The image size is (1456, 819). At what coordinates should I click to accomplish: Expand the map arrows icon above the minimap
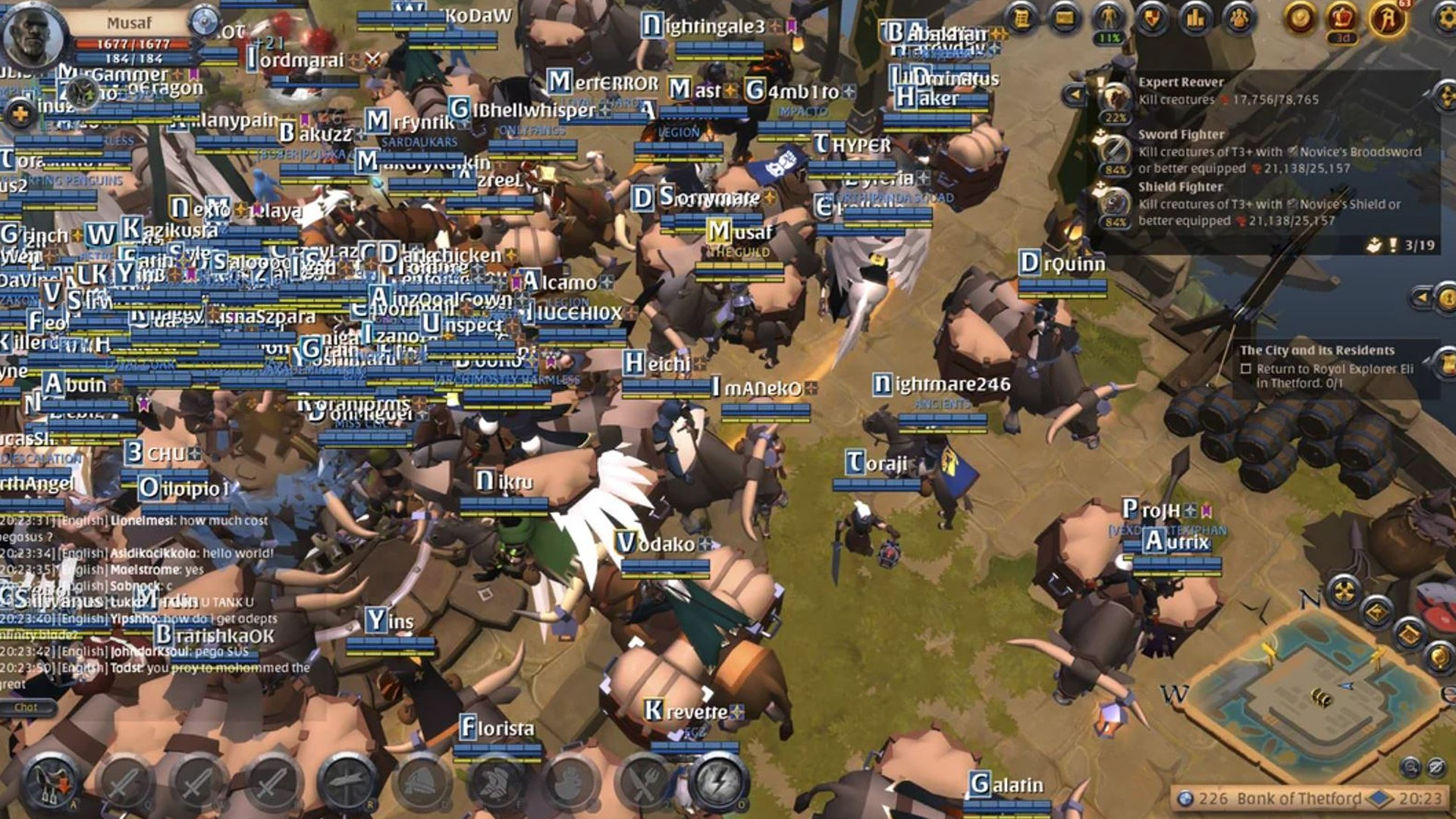pyautogui.click(x=1345, y=590)
